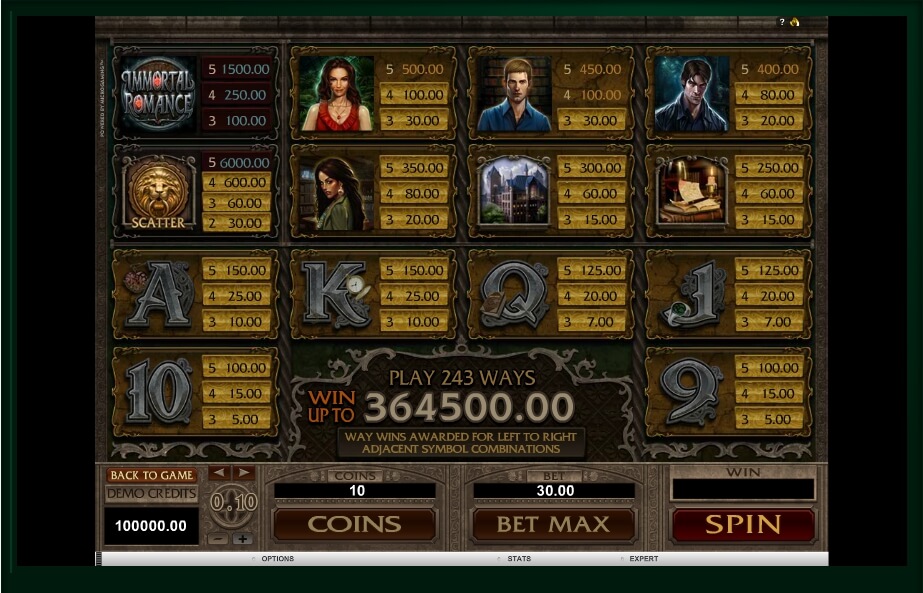The image size is (923, 593).
Task: Select the Bet Max button
Action: click(553, 524)
